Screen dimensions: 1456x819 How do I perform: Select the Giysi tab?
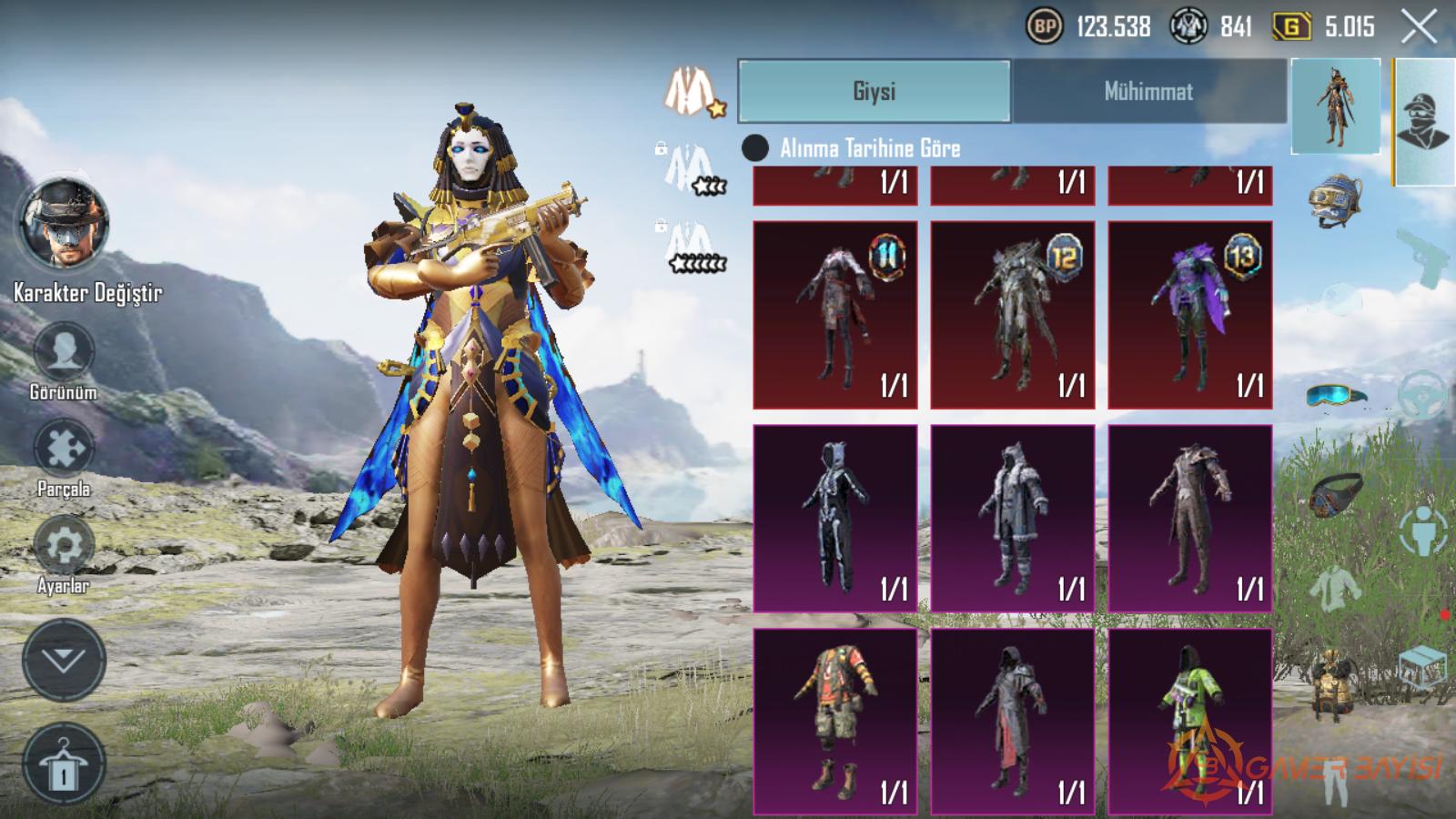coord(874,91)
